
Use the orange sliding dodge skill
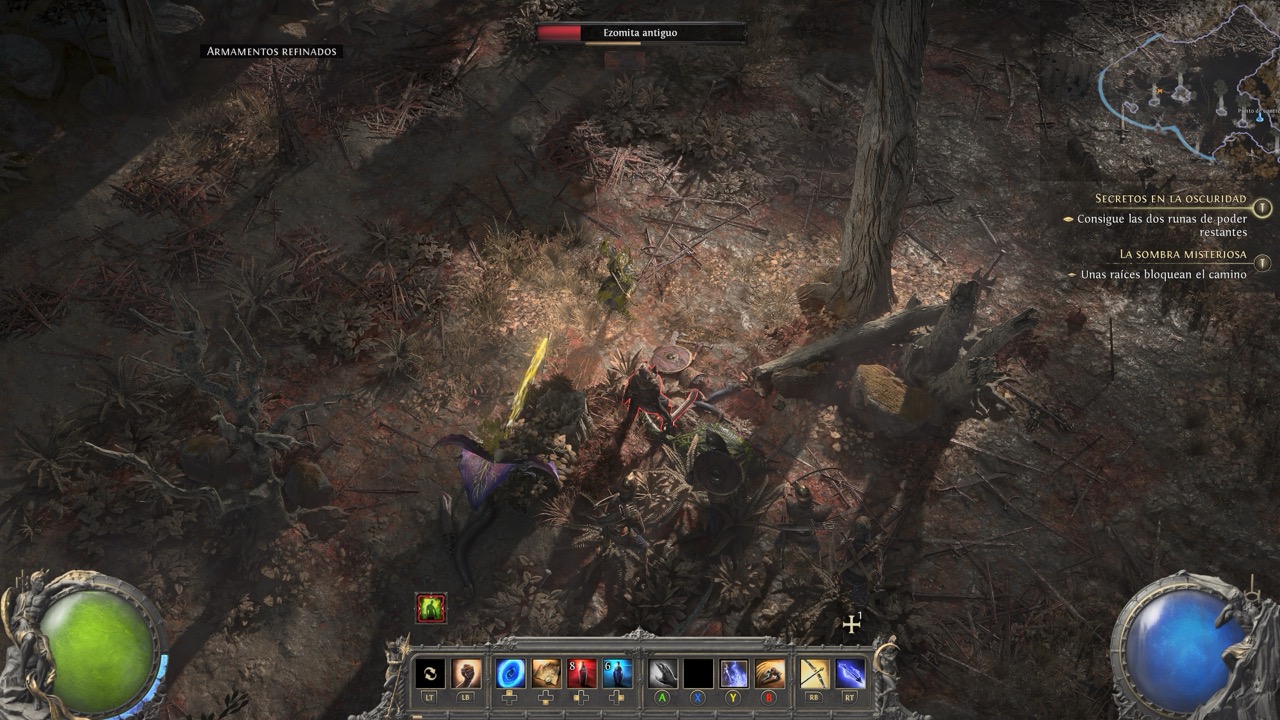pos(769,673)
